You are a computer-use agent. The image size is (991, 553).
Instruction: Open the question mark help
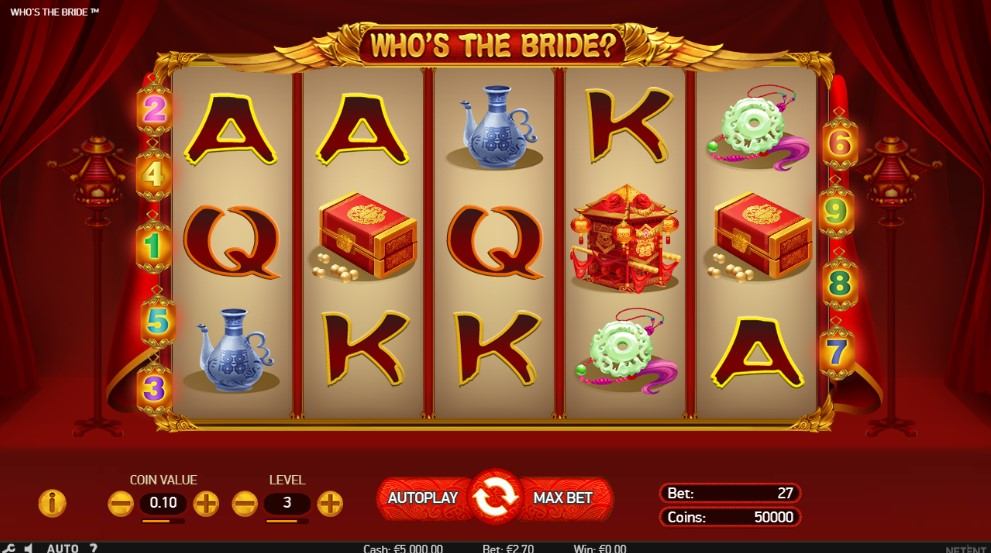click(x=93, y=548)
